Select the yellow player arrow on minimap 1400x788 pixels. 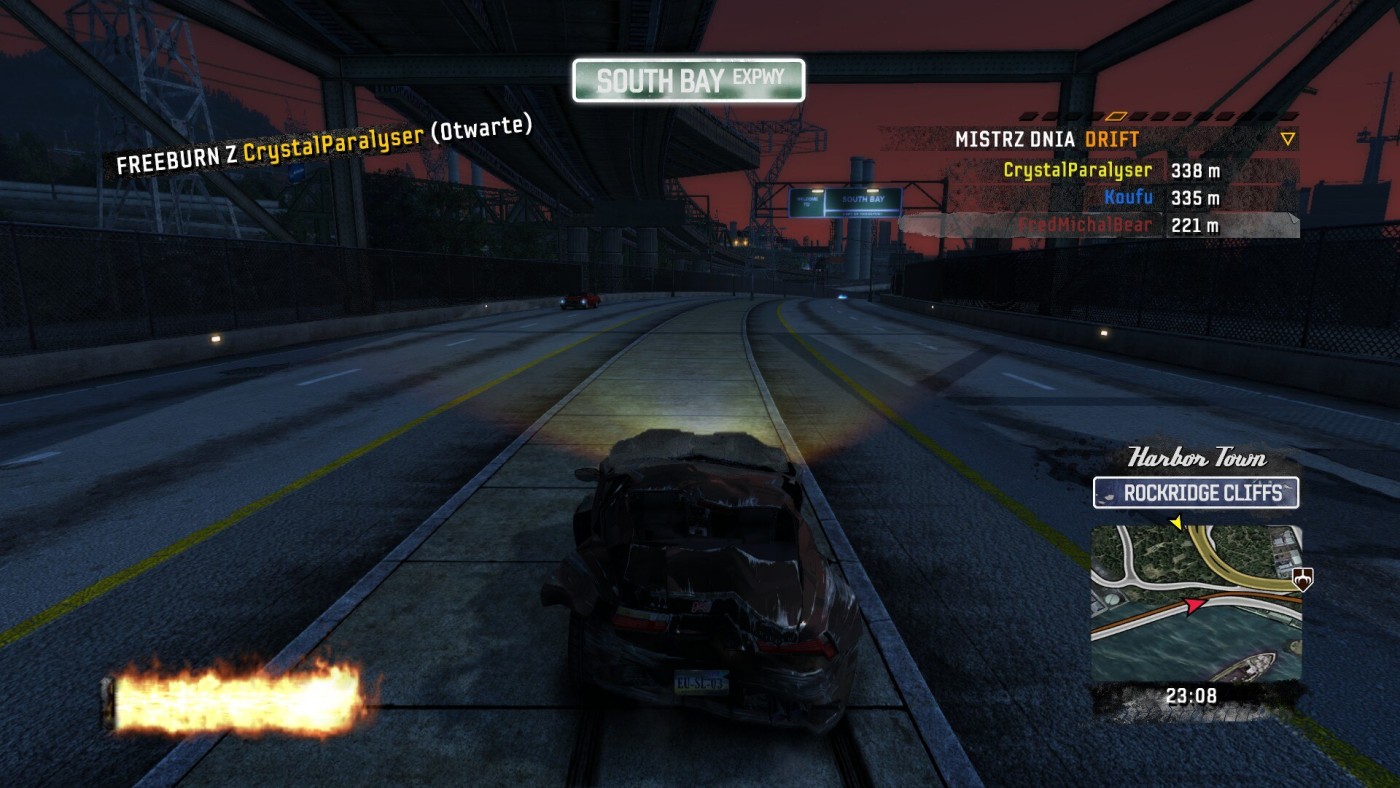coord(1176,522)
